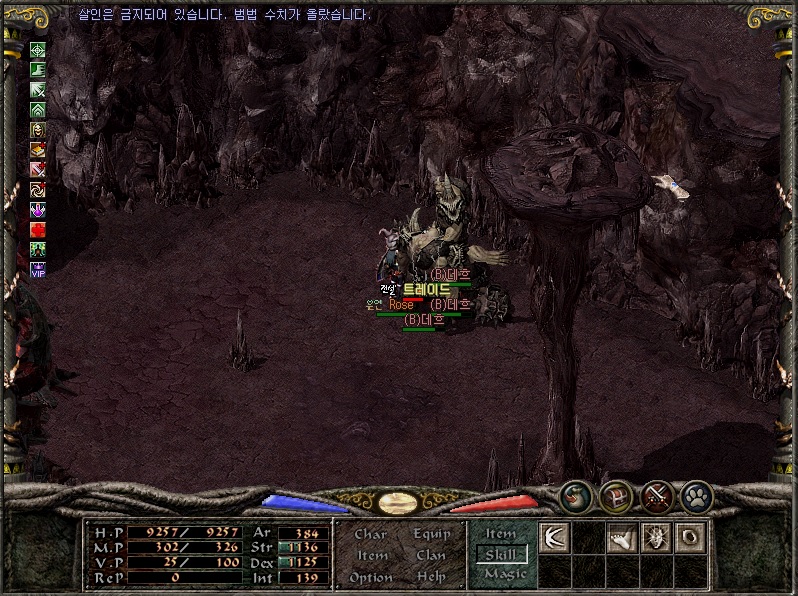Activate the spiky burst skill slot

click(656, 538)
